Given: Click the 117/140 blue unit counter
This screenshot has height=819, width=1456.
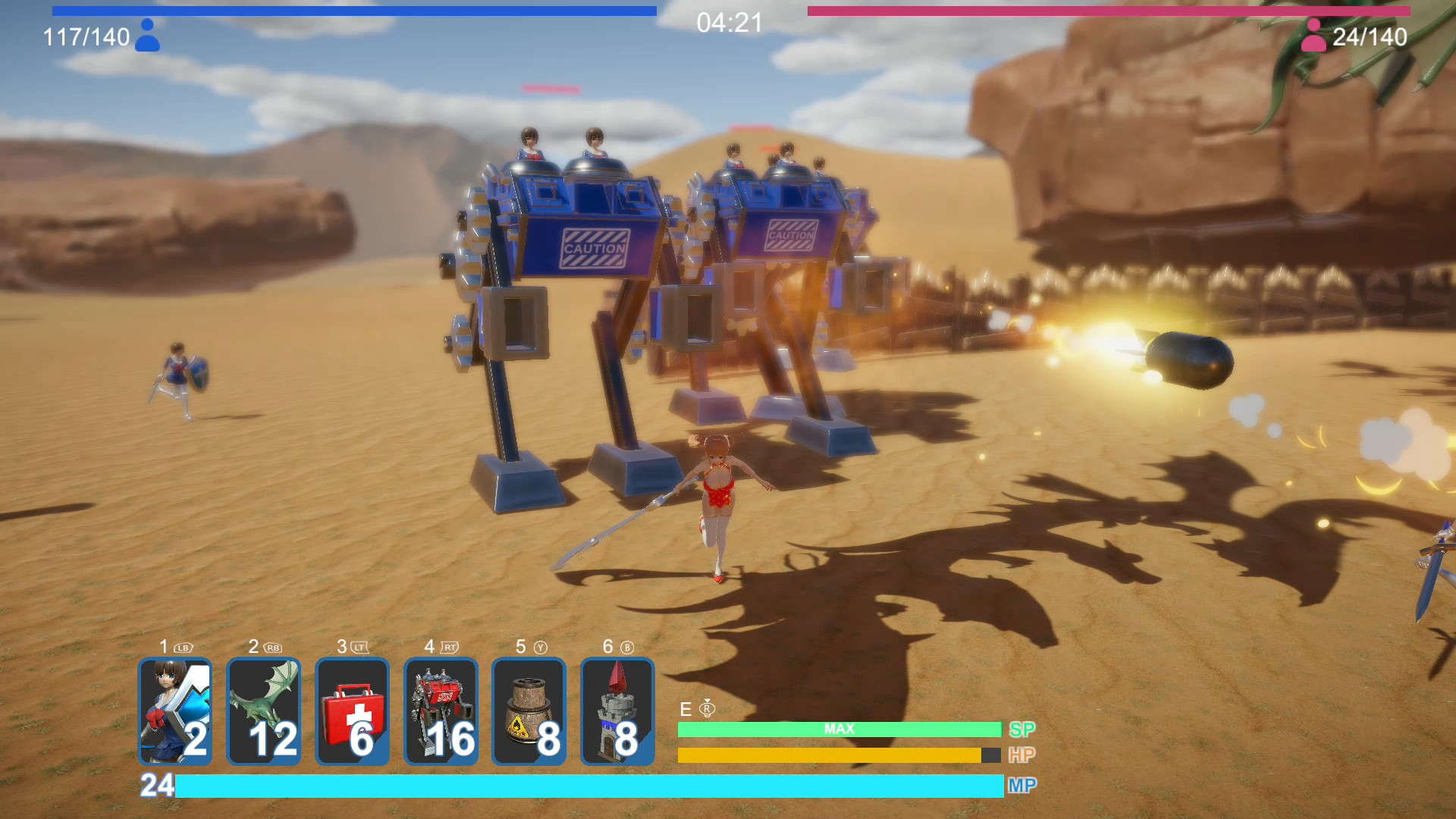Looking at the screenshot, I should [86, 35].
